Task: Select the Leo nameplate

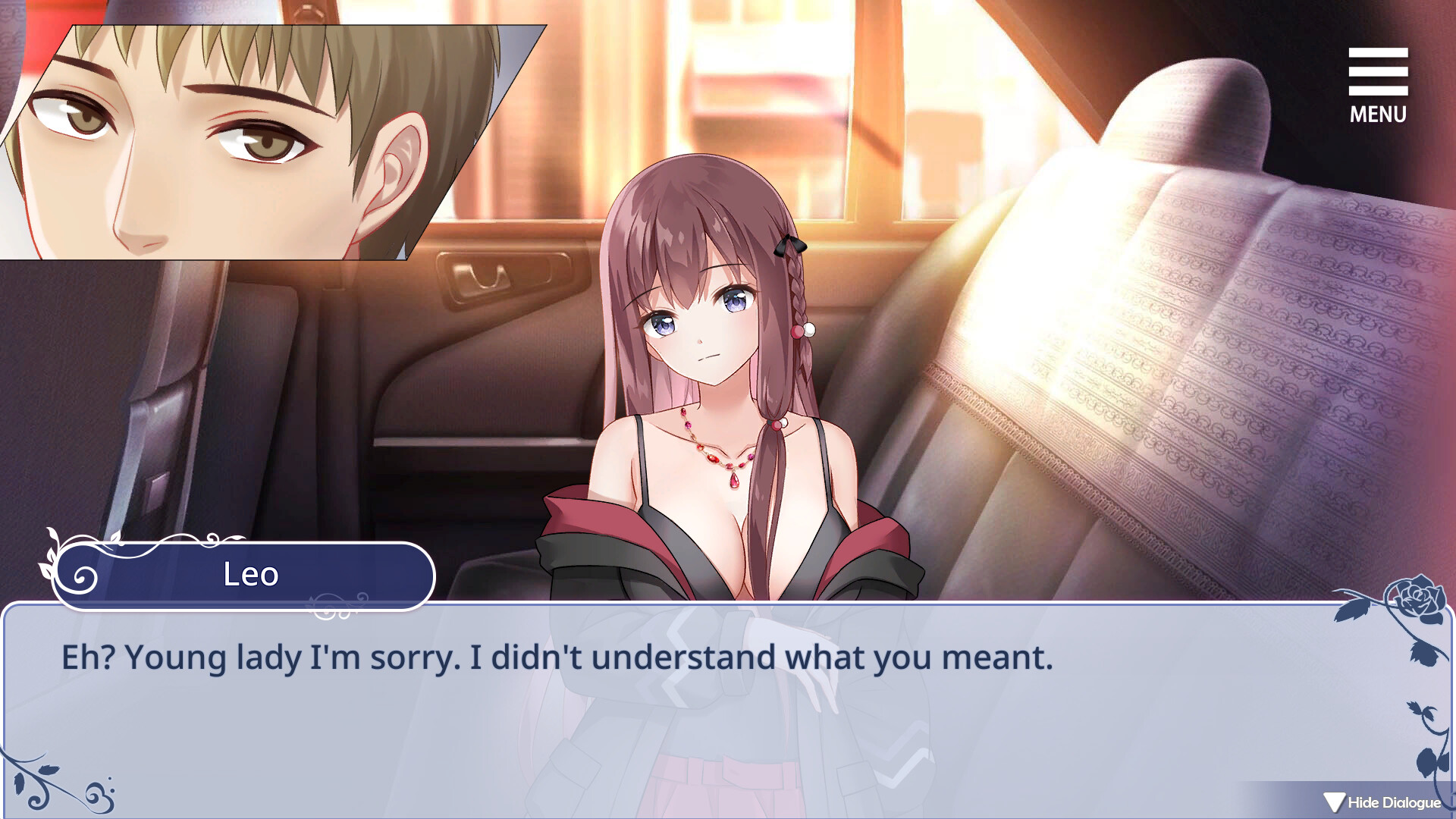Action: coord(250,575)
